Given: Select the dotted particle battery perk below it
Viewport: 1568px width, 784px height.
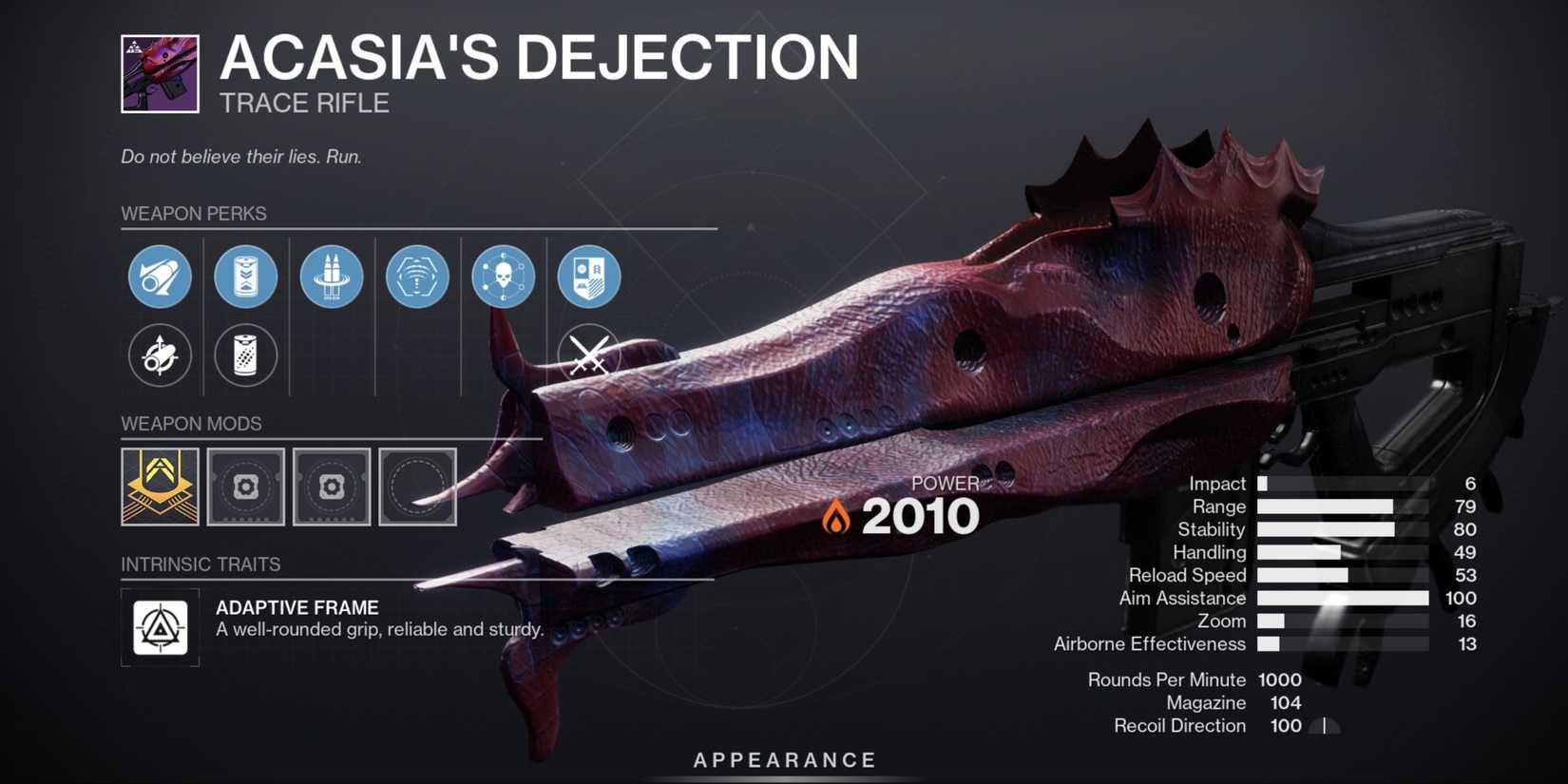Looking at the screenshot, I should [245, 355].
